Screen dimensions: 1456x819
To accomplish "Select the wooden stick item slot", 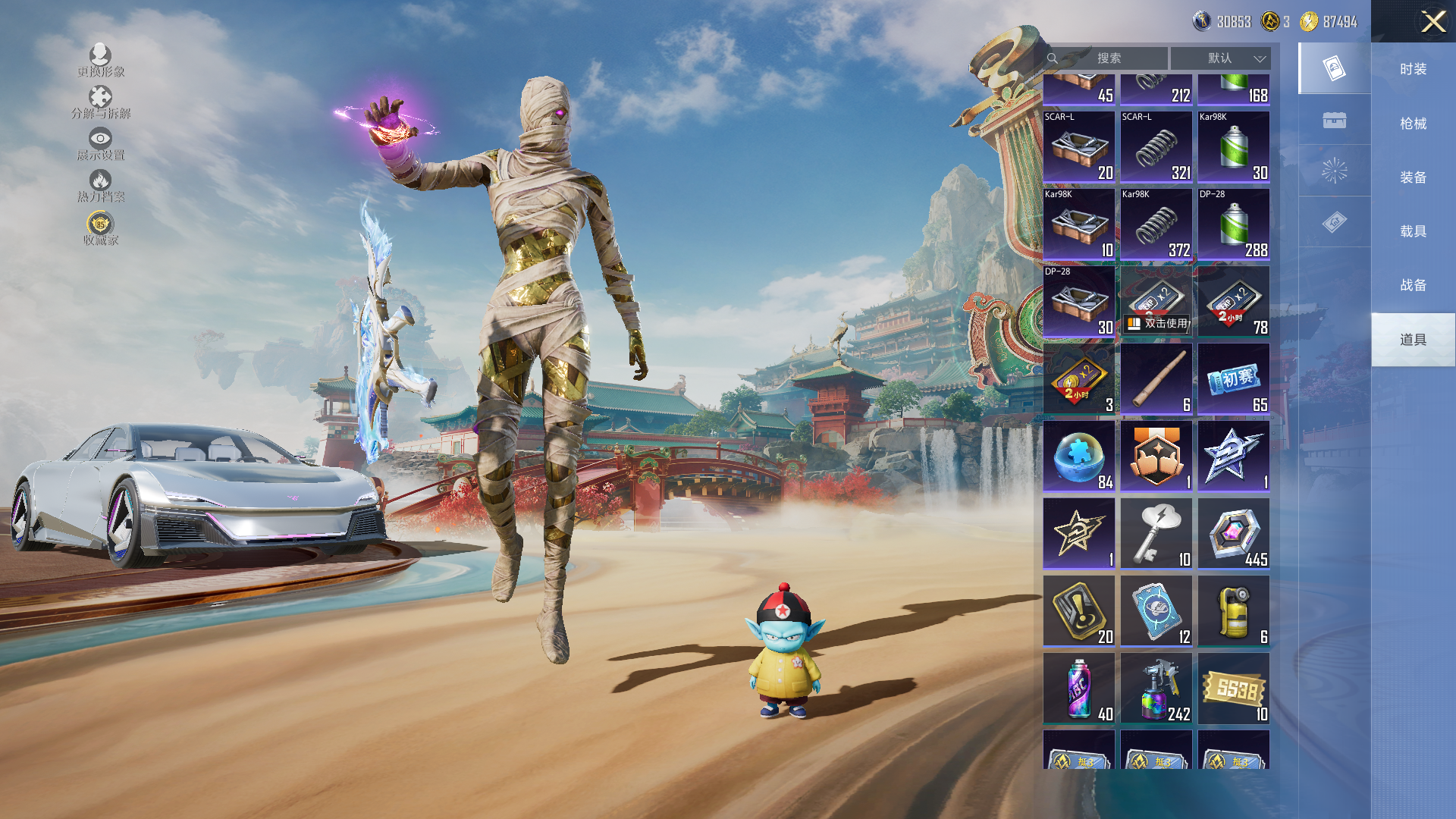I will (x=1156, y=379).
